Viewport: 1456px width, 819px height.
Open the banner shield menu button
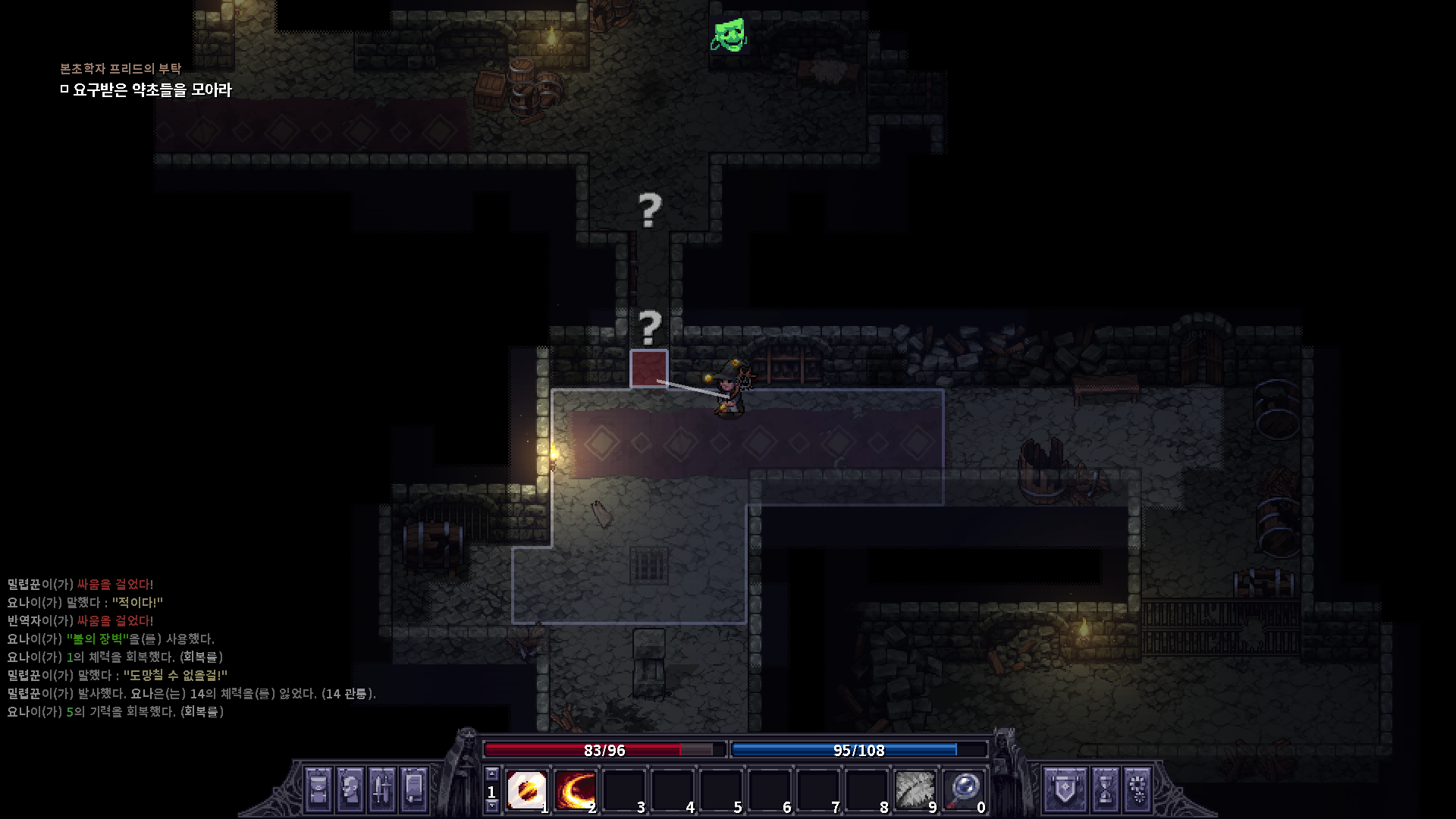pyautogui.click(x=1065, y=789)
